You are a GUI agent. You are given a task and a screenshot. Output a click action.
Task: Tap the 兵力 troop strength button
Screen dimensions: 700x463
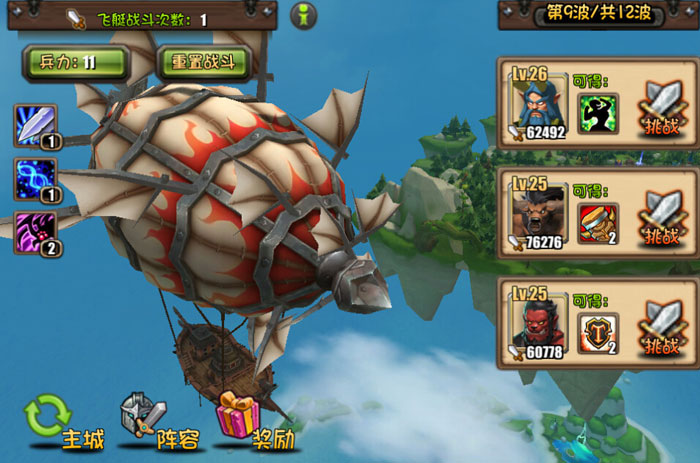[76, 62]
